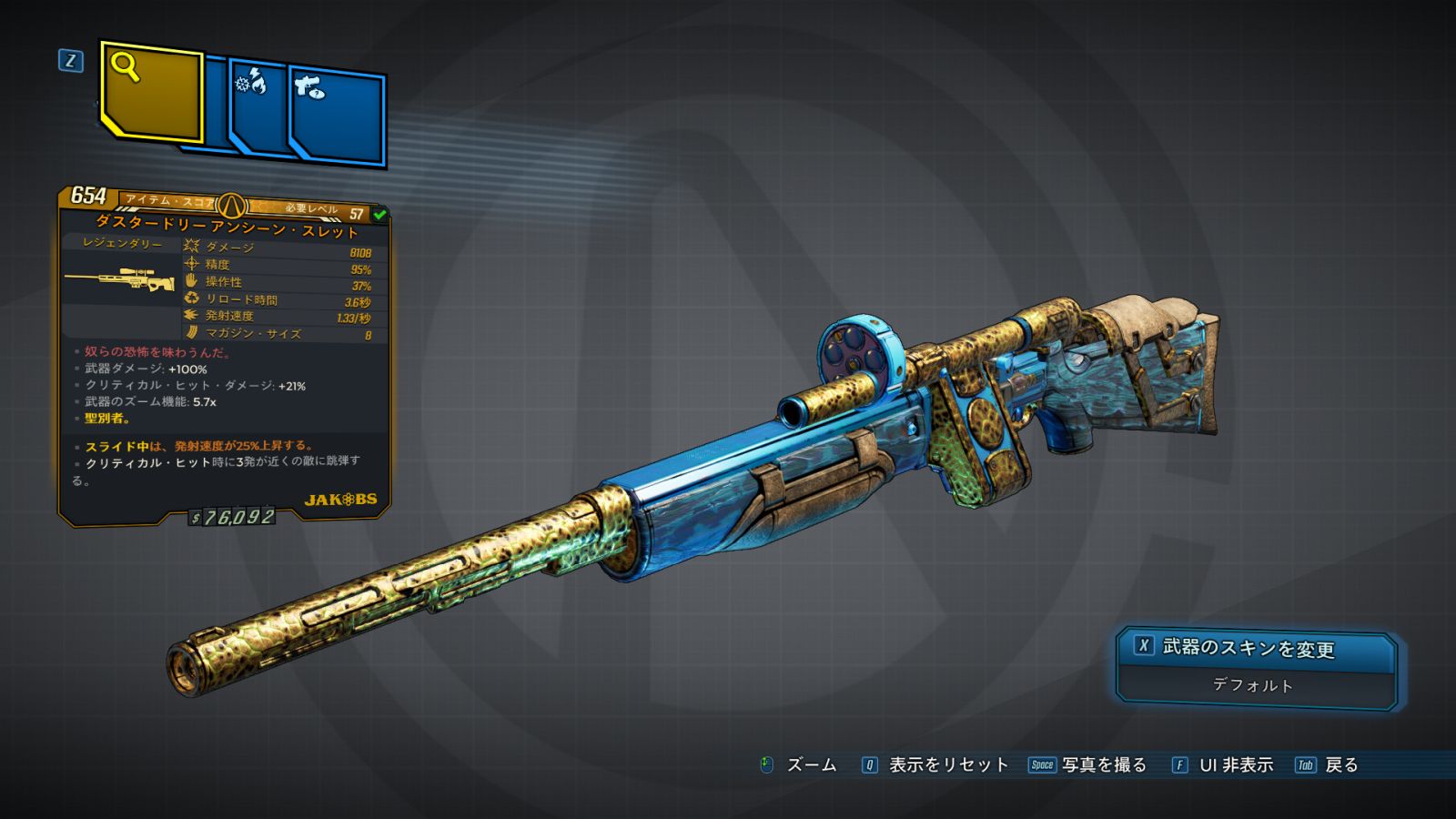The image size is (1456, 819).
Task: Click the ズーム zoom option
Action: pos(798,765)
